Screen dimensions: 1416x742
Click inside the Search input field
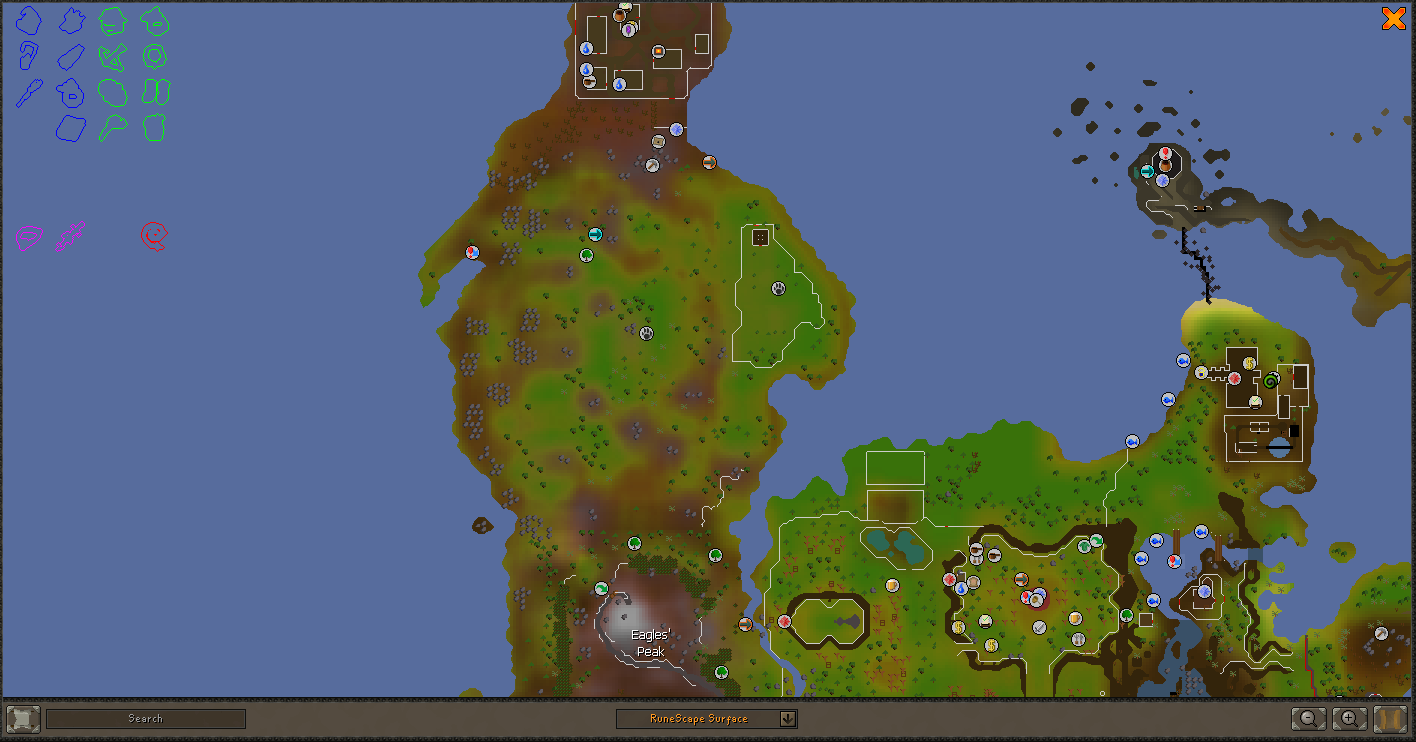pos(145,717)
